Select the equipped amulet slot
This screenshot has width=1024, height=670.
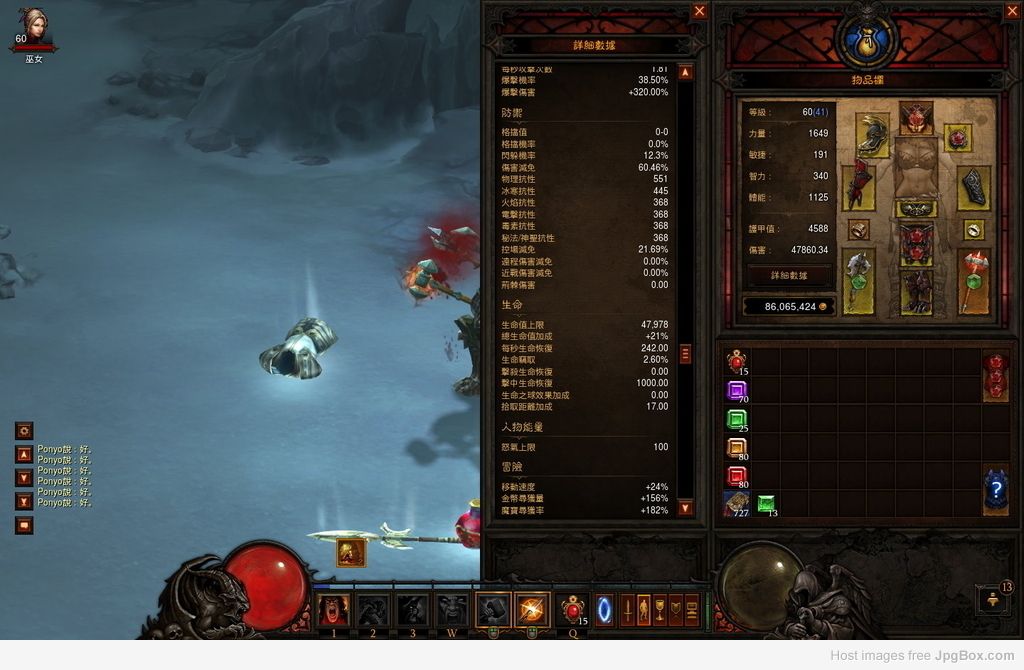(958, 137)
